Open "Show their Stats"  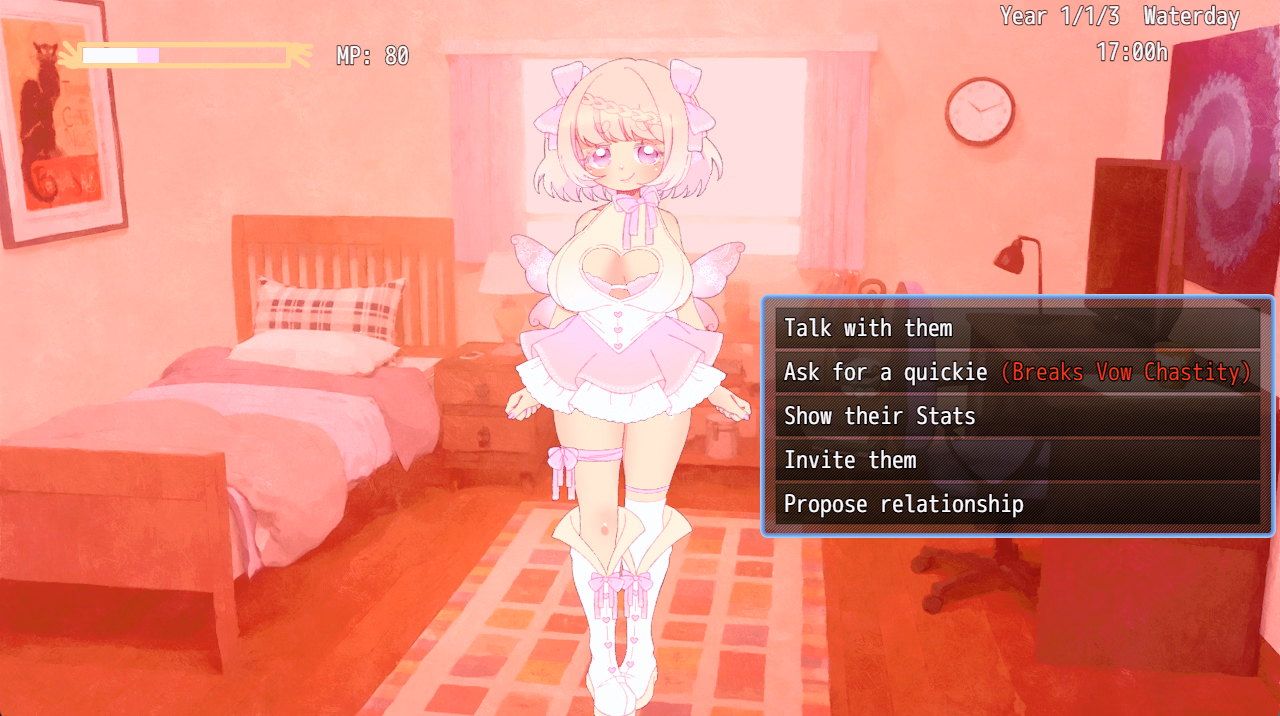pyautogui.click(x=1016, y=416)
